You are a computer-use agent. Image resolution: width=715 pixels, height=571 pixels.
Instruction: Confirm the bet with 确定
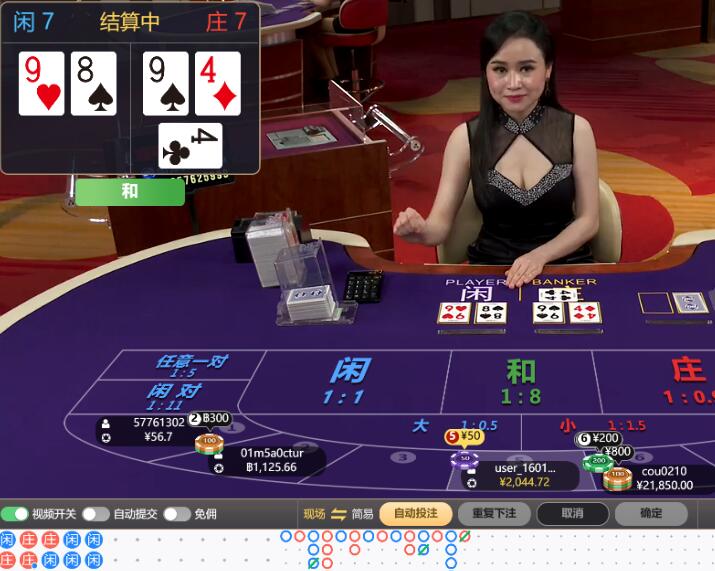[x=651, y=514]
